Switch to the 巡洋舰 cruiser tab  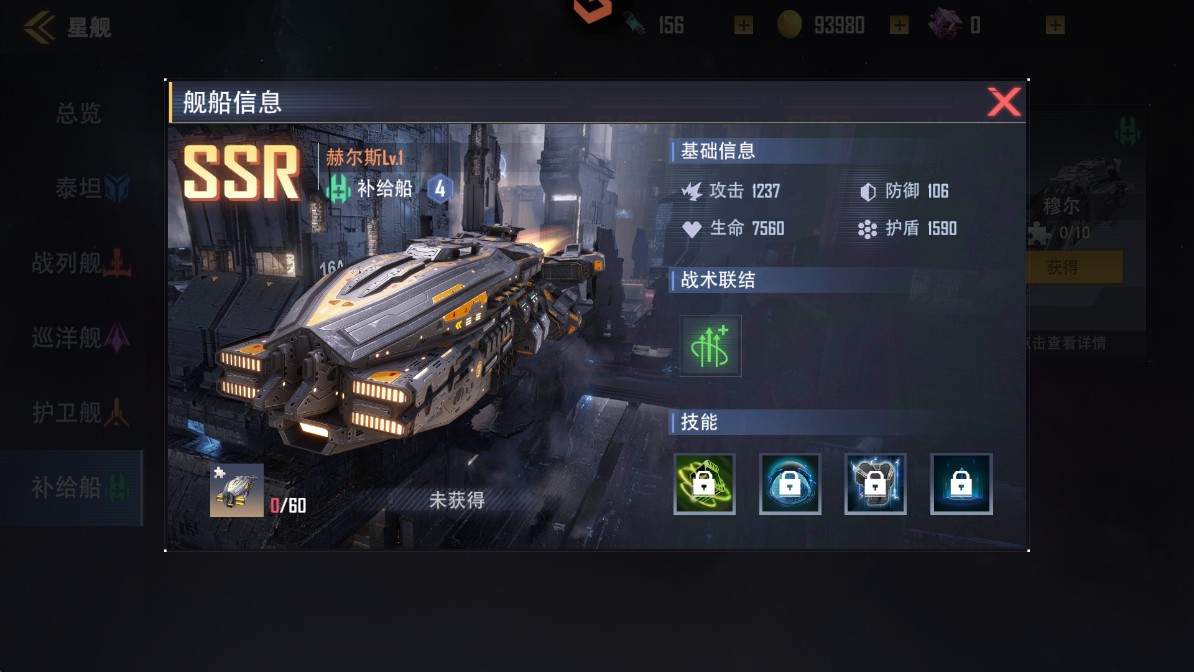pyautogui.click(x=78, y=338)
